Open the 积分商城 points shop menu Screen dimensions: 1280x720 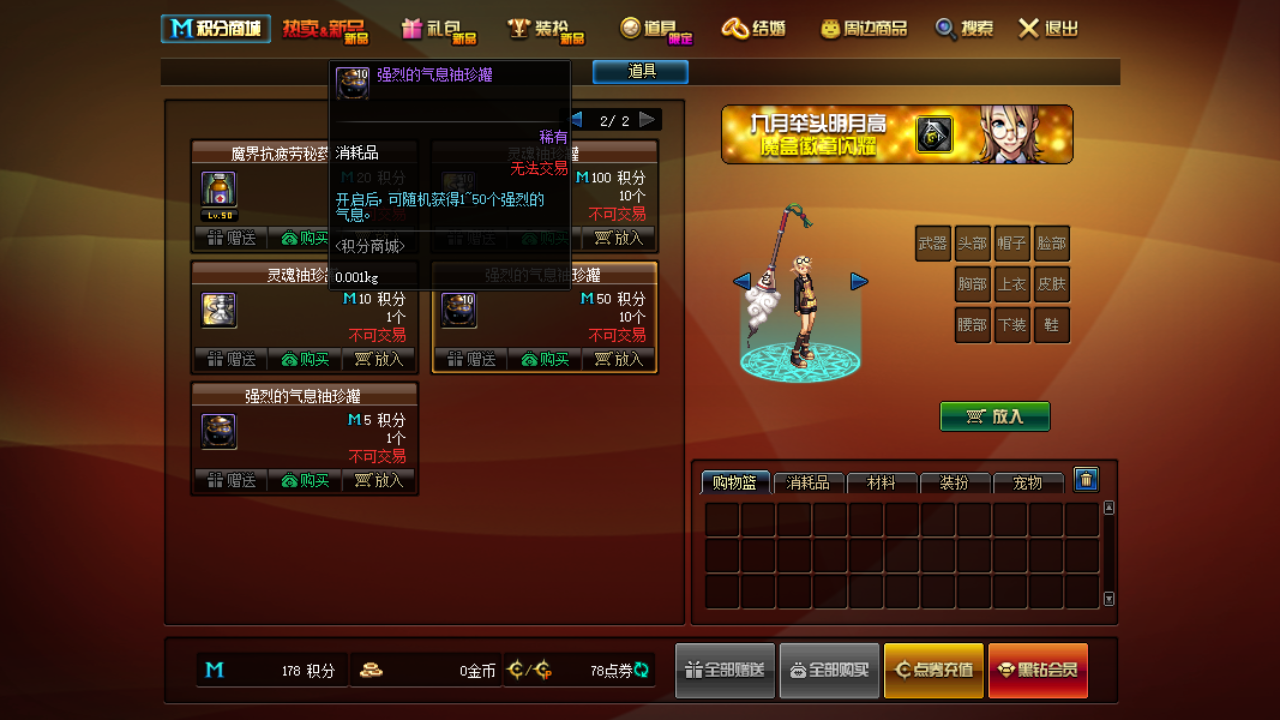tap(216, 29)
